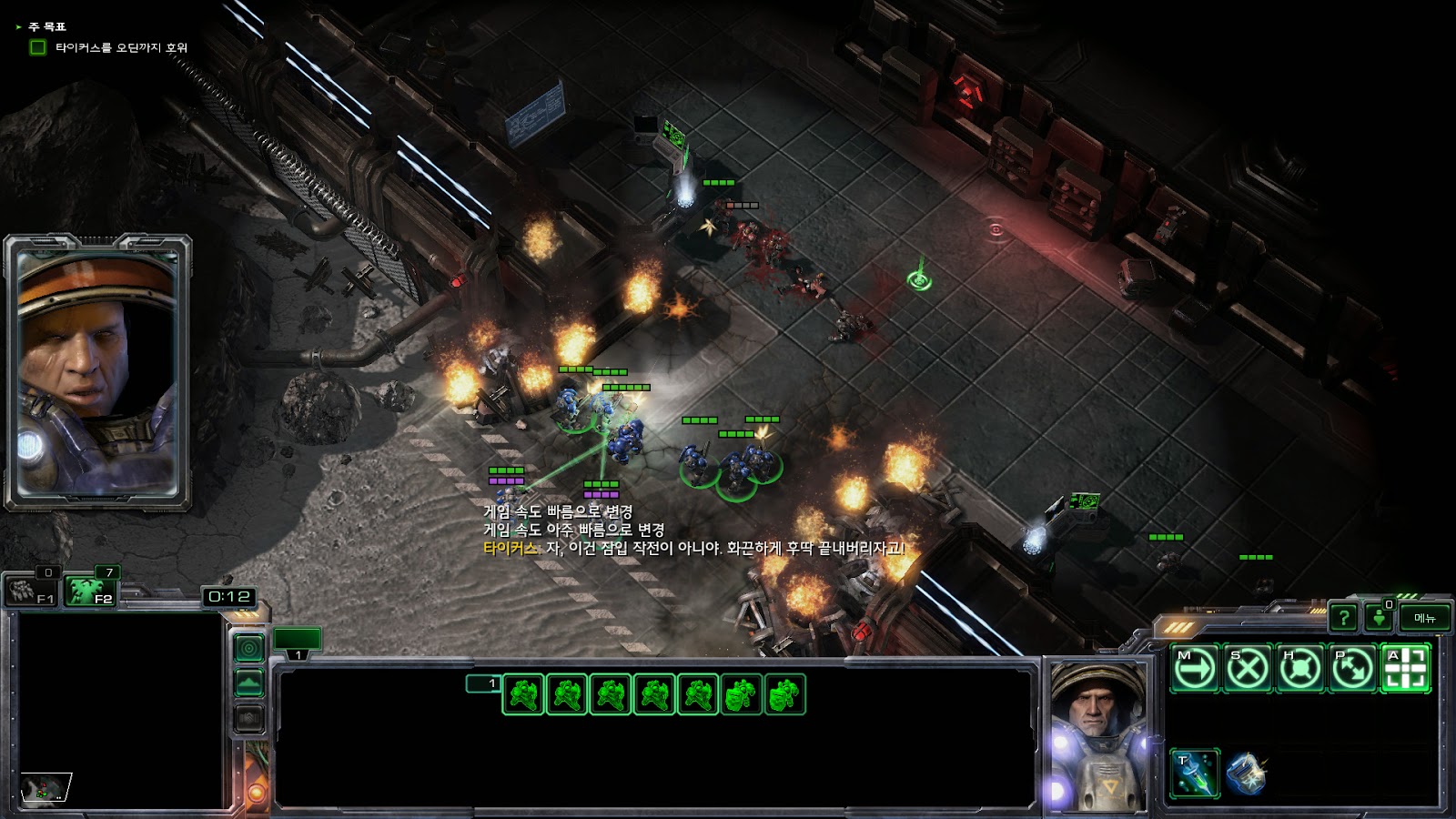The height and width of the screenshot is (819, 1456).
Task: Activate the minimap ping button
Action: (x=249, y=648)
